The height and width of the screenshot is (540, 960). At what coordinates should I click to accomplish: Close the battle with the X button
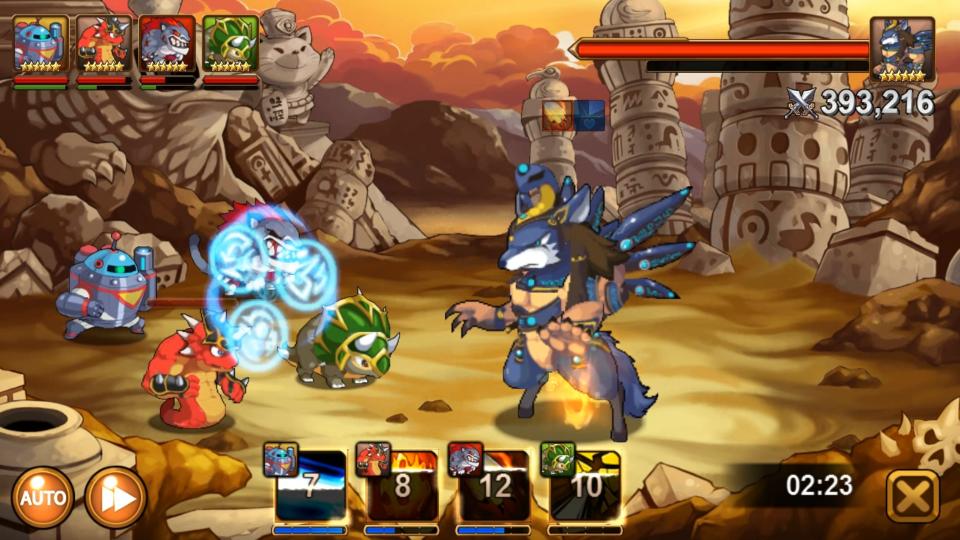(x=912, y=496)
